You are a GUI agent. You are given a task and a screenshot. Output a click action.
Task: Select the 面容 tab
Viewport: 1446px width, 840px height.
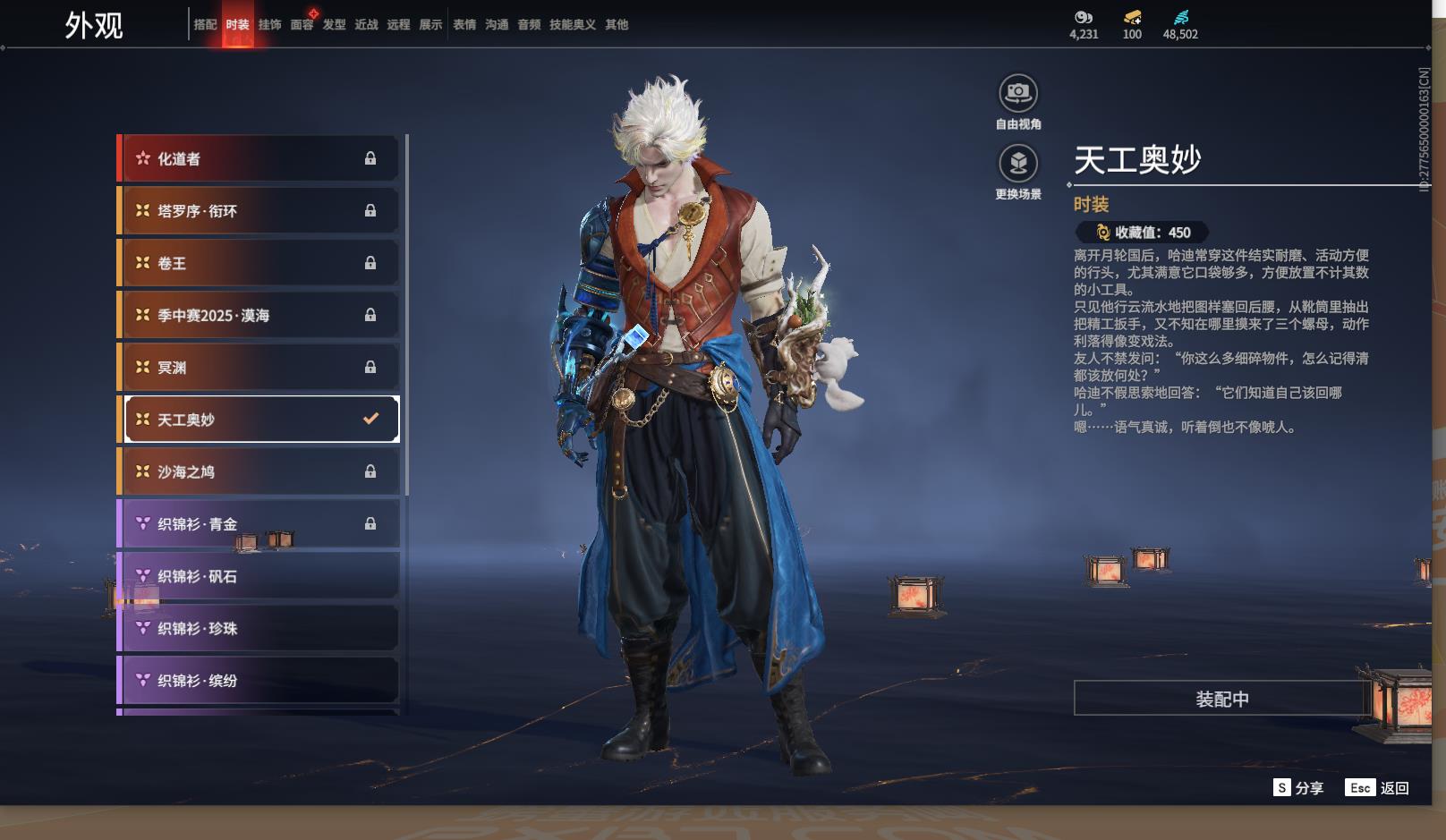click(x=302, y=25)
